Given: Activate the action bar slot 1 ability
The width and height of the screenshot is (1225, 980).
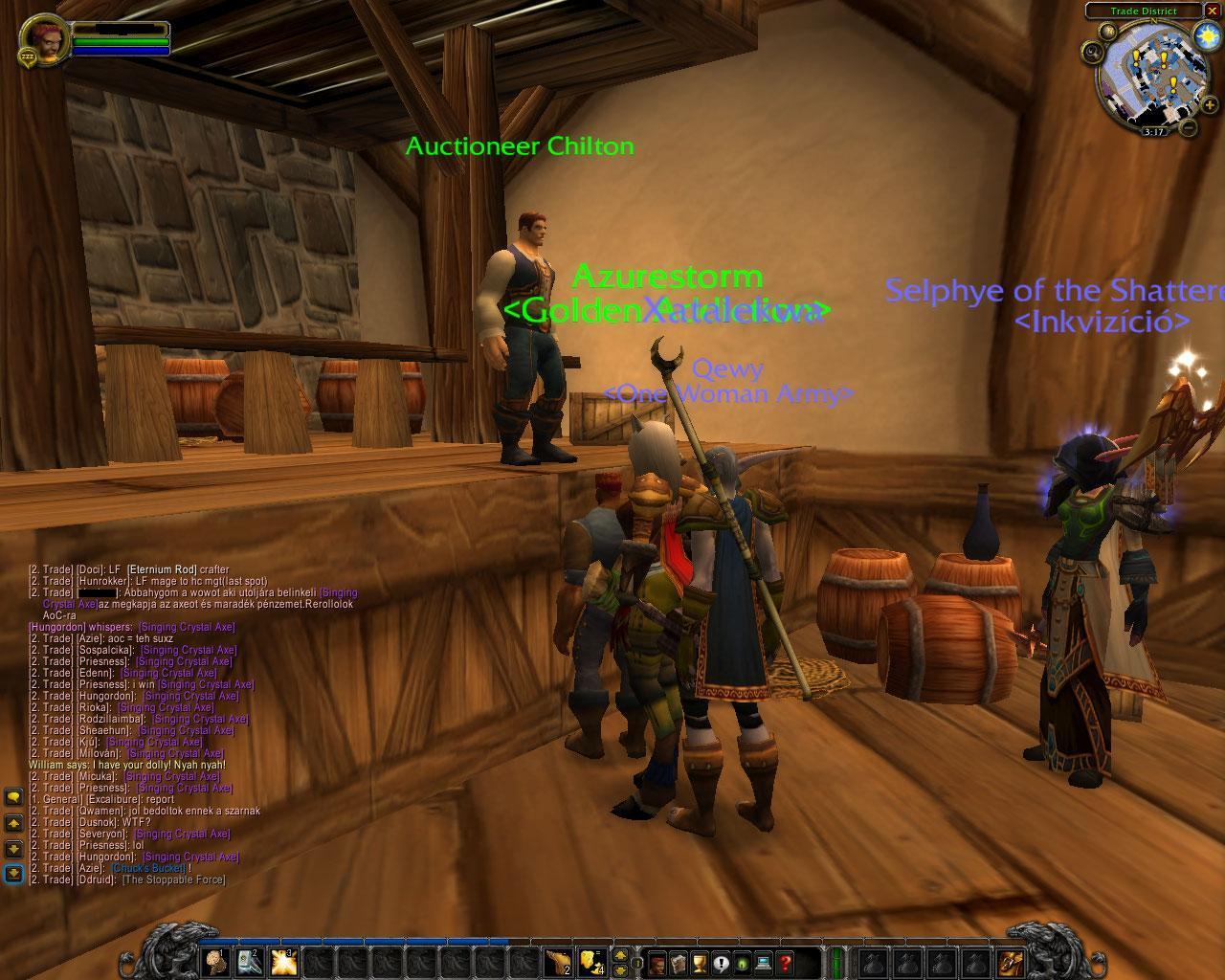Looking at the screenshot, I should pyautogui.click(x=215, y=961).
